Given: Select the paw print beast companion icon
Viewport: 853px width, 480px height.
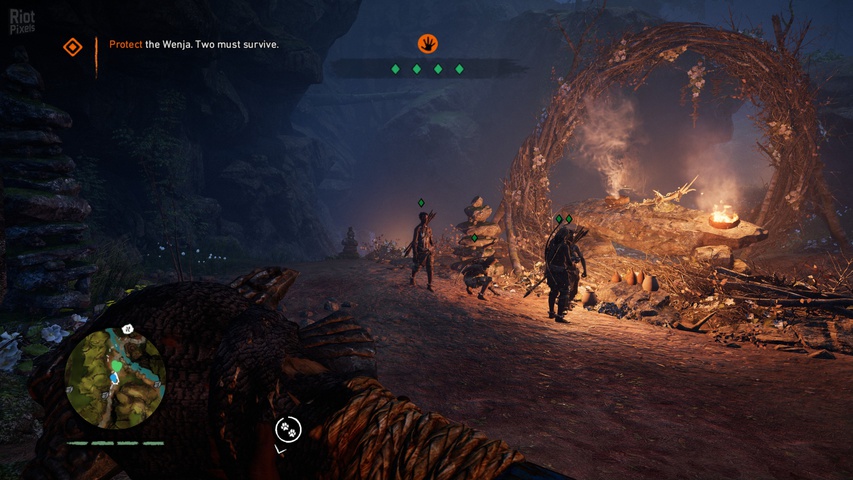Looking at the screenshot, I should (x=288, y=429).
